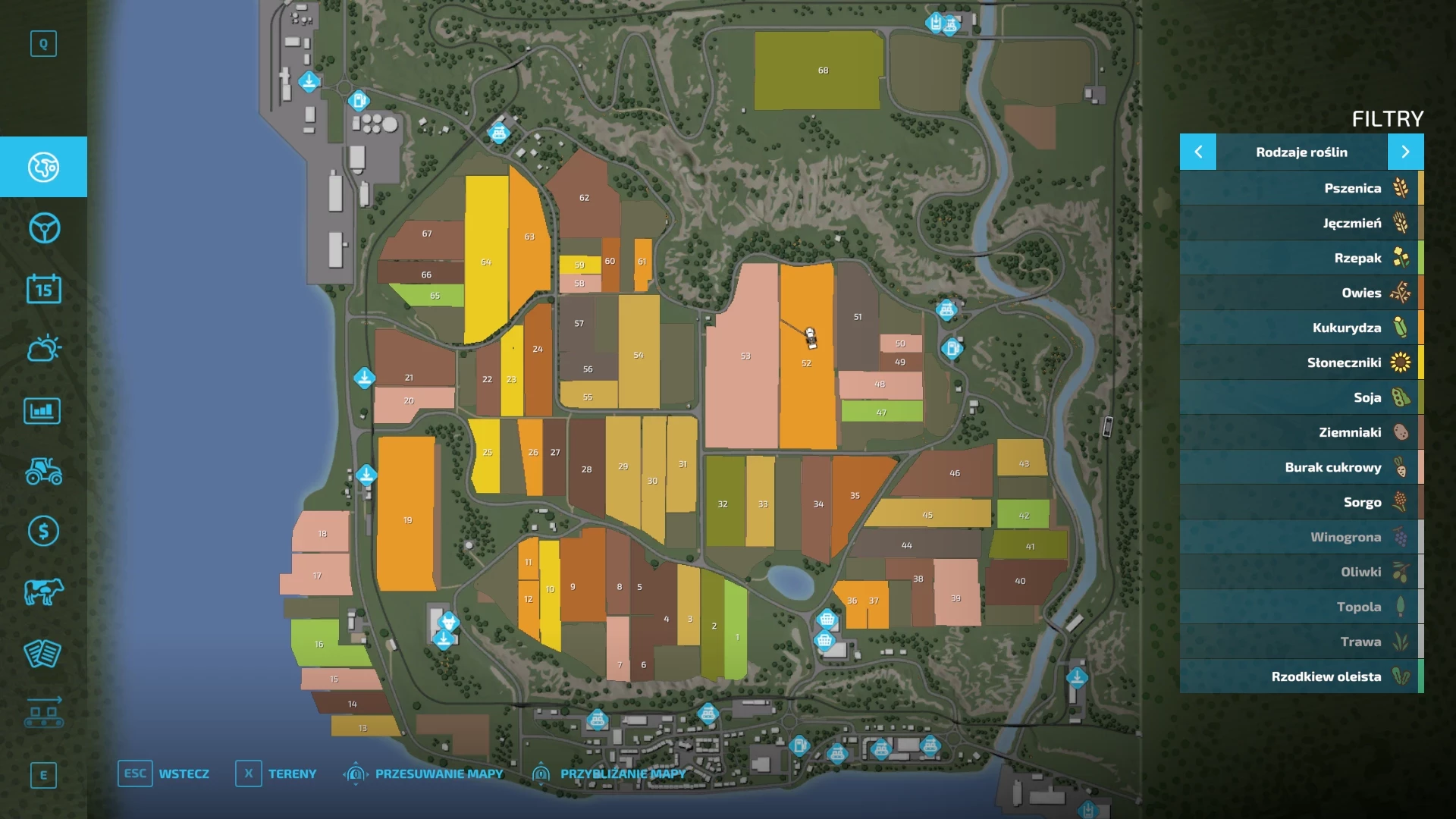Check the weather forecast icon
Image resolution: width=1456 pixels, height=819 pixels.
tap(43, 350)
